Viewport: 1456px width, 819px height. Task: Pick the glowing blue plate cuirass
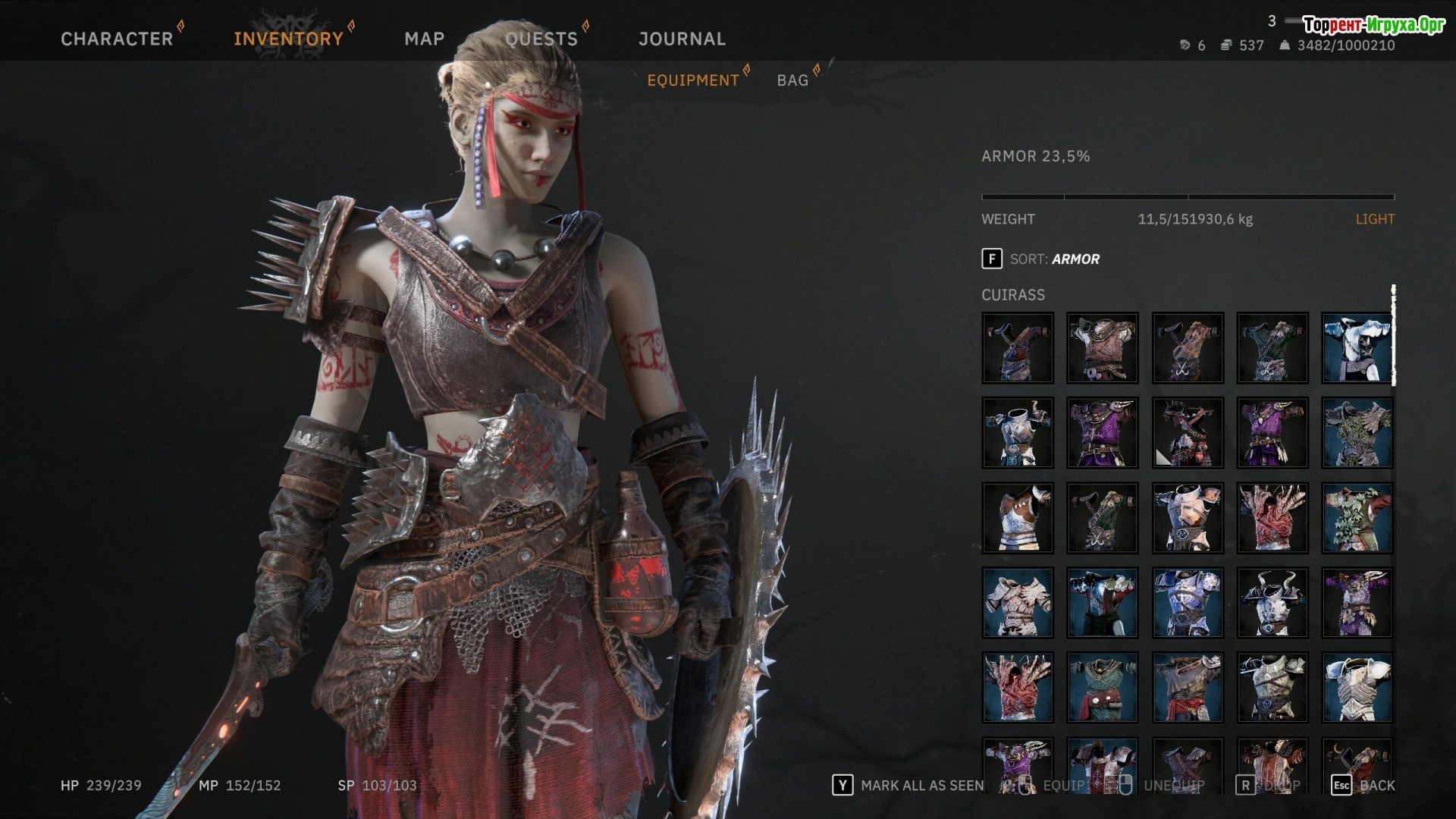(x=1187, y=603)
